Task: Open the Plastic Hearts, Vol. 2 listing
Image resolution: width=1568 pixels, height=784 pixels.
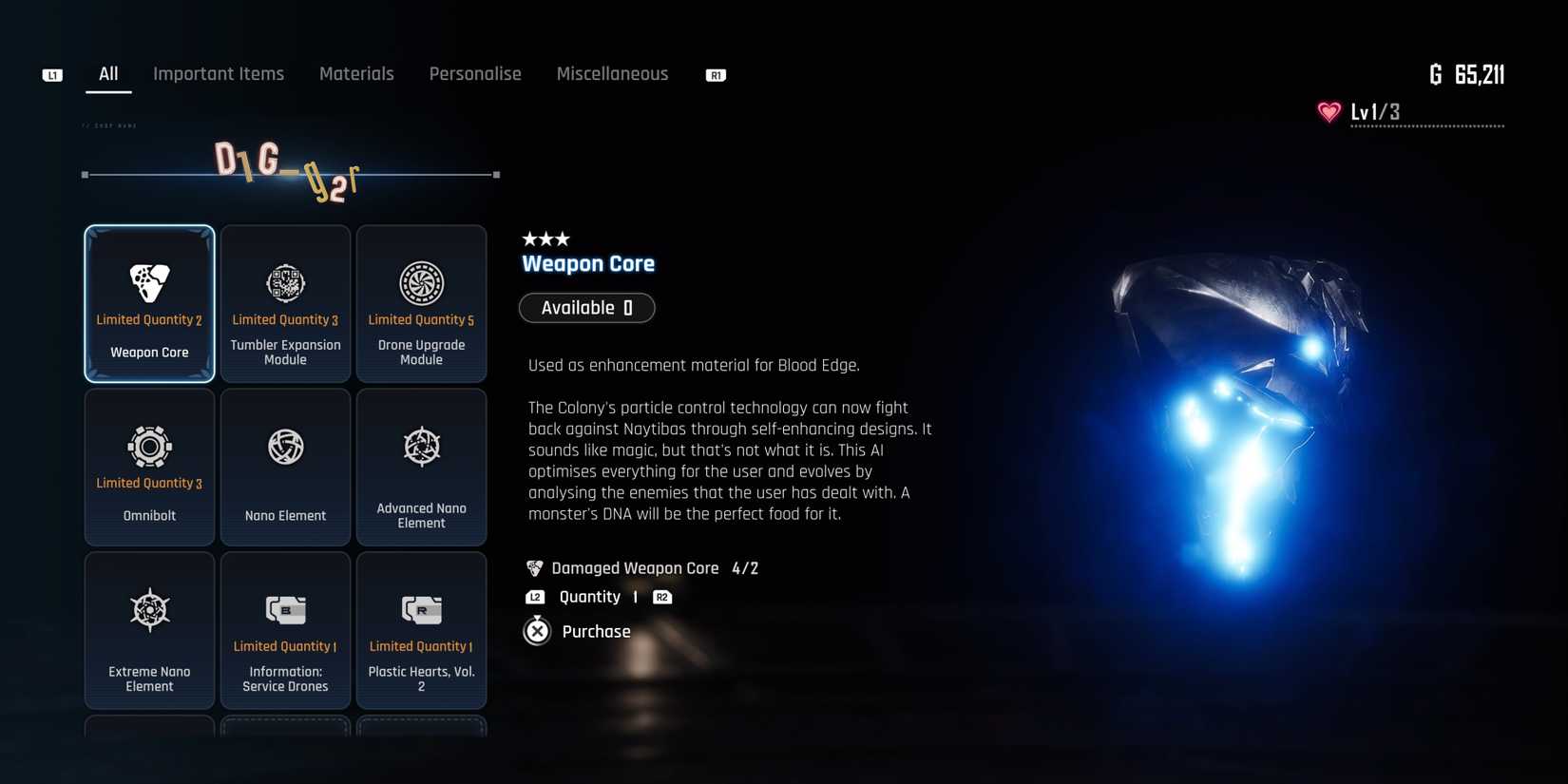Action: (x=421, y=629)
